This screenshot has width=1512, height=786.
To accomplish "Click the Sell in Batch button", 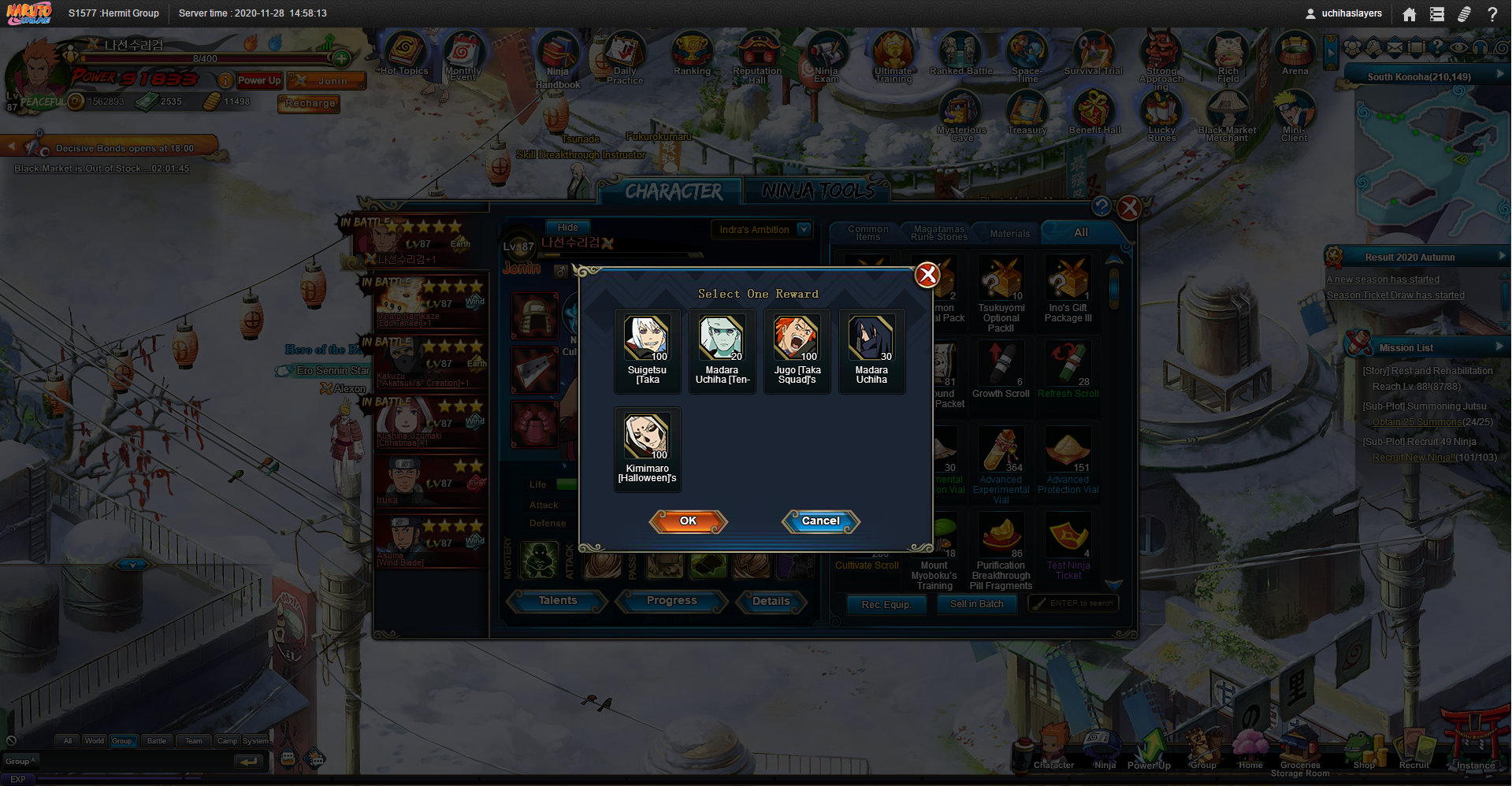I will pyautogui.click(x=976, y=604).
